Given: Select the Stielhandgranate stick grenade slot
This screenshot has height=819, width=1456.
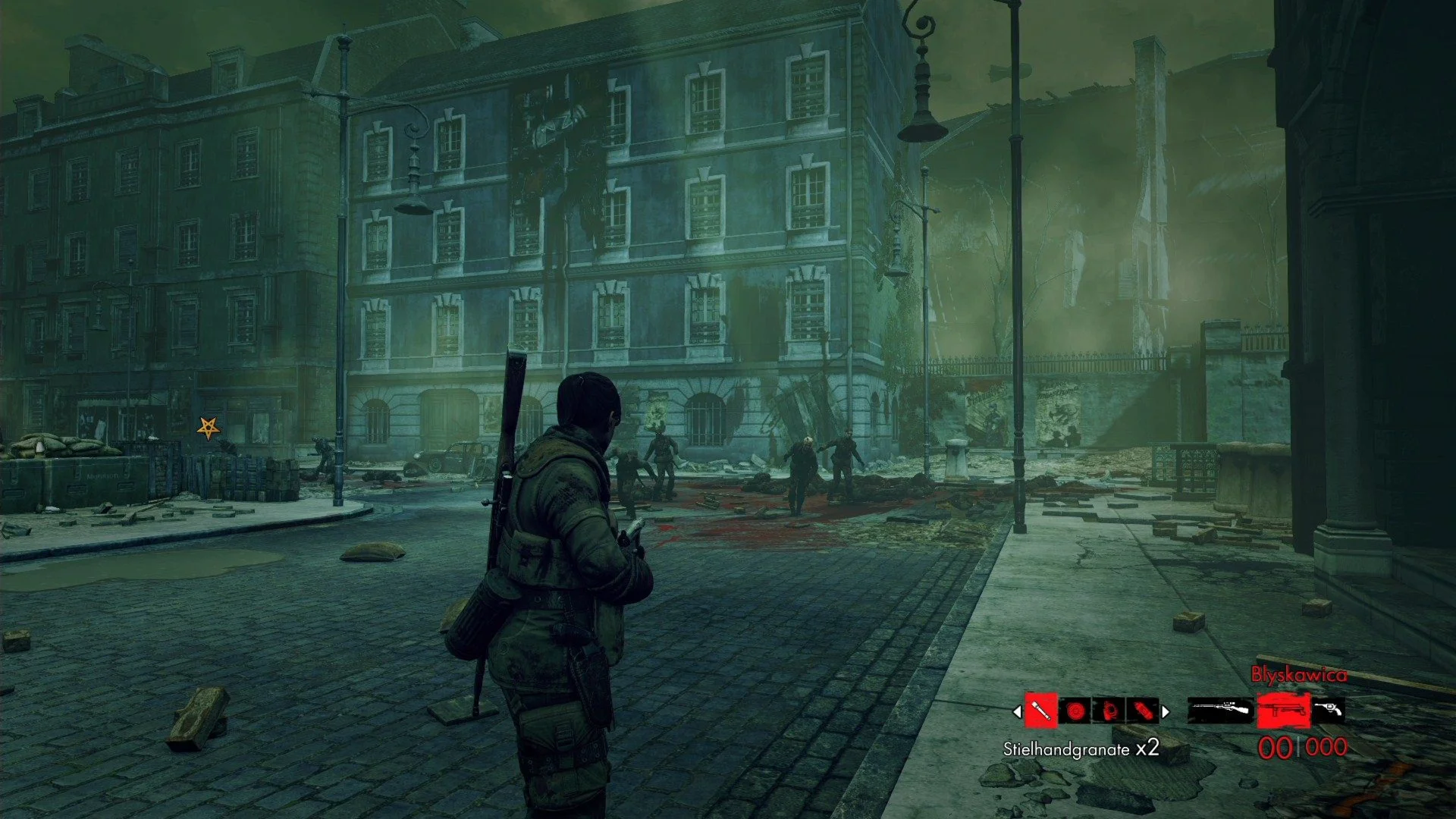Looking at the screenshot, I should pos(1041,711).
